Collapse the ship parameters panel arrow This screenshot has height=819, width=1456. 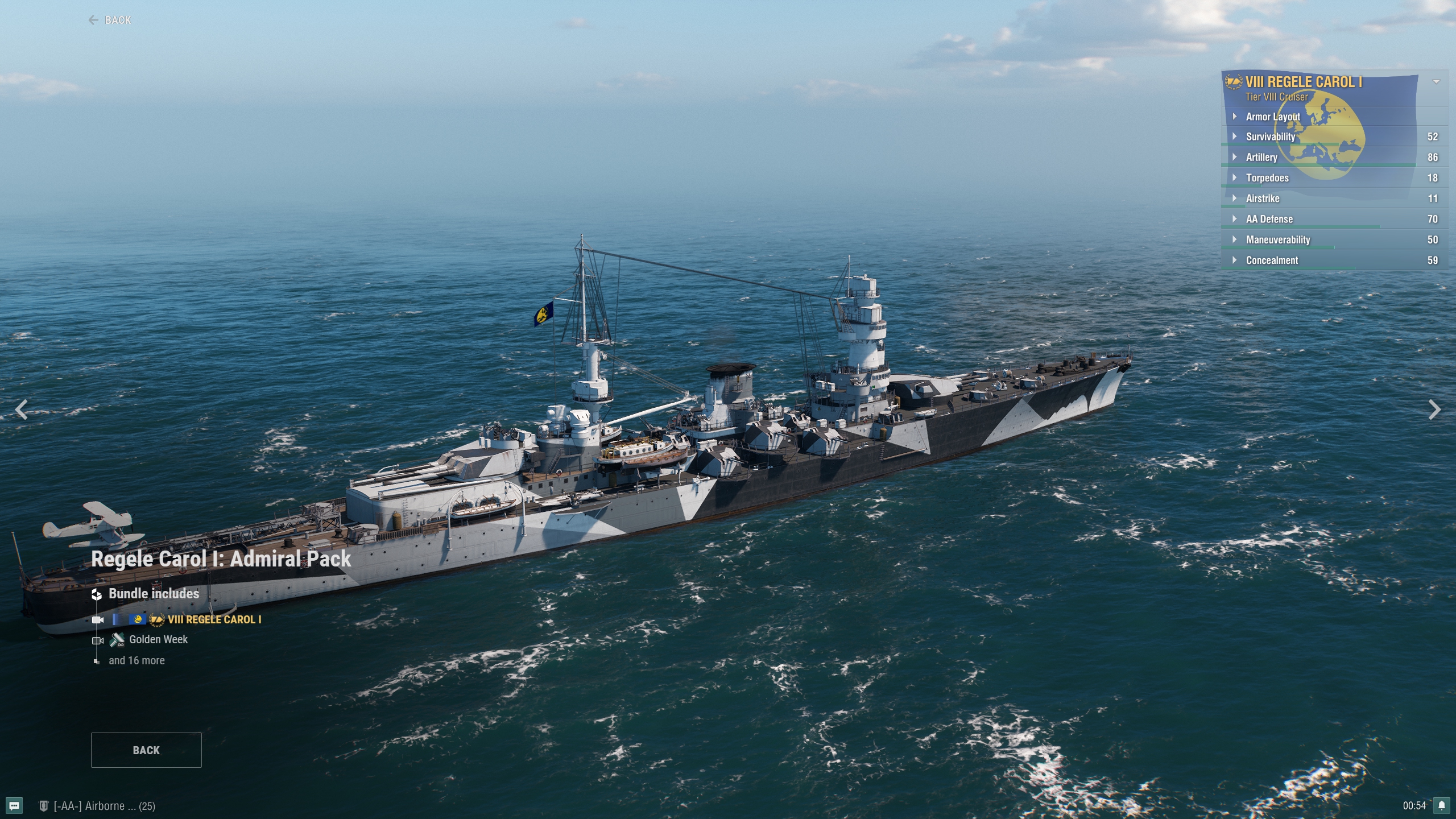click(1436, 82)
